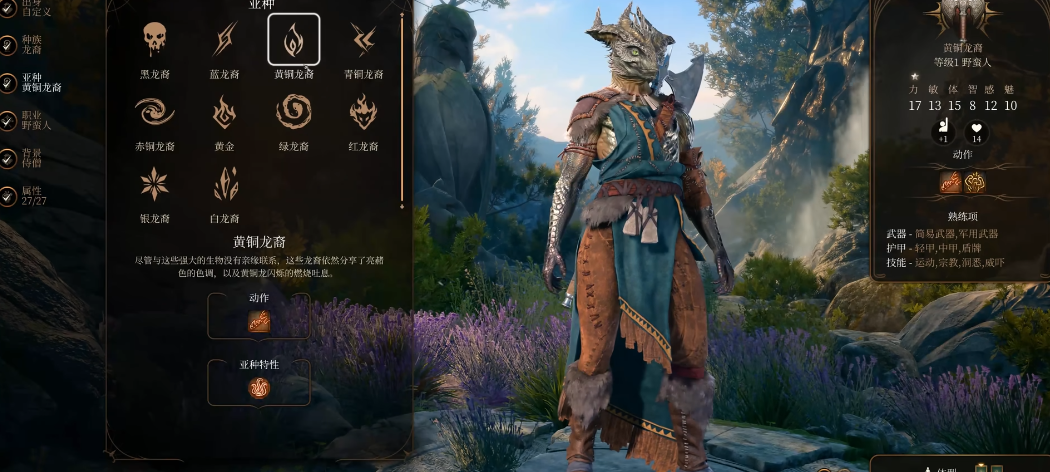1050x472 pixels.
Task: Inspect the breath action icon under 动作
Action: [x=259, y=322]
